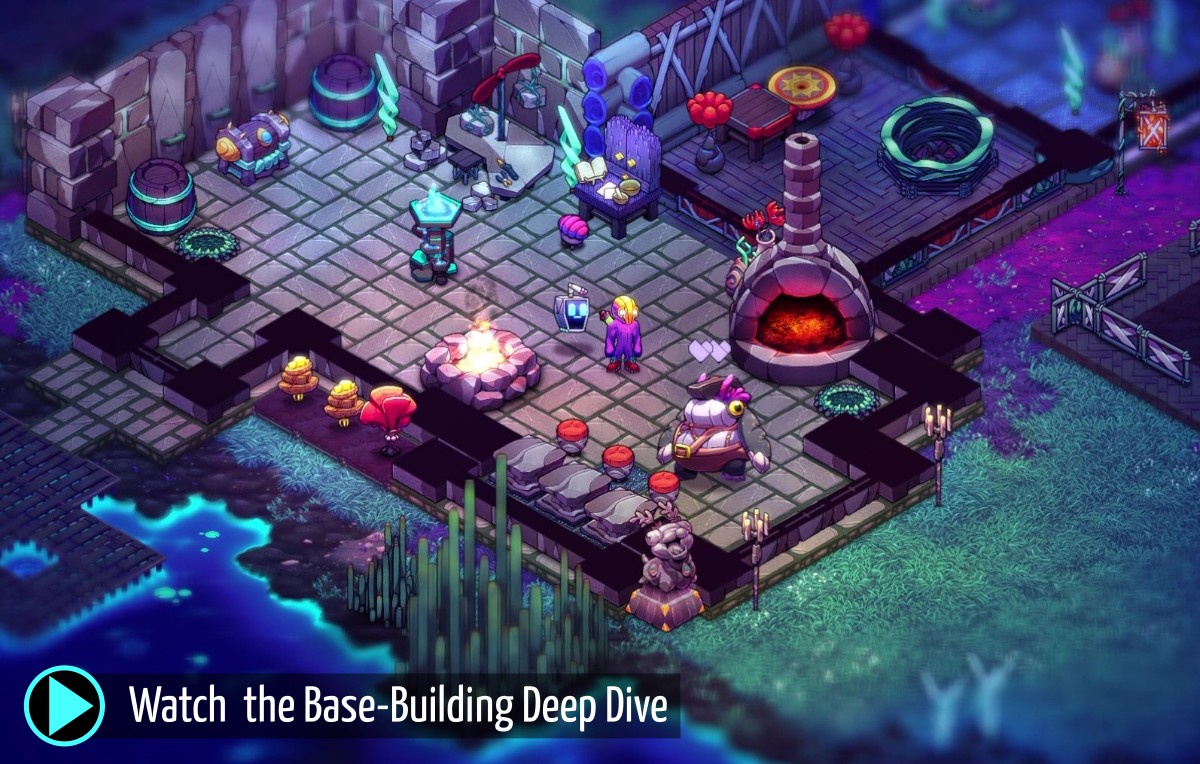Click the cyan play button icon
Image resolution: width=1200 pixels, height=764 pixels.
point(64,704)
